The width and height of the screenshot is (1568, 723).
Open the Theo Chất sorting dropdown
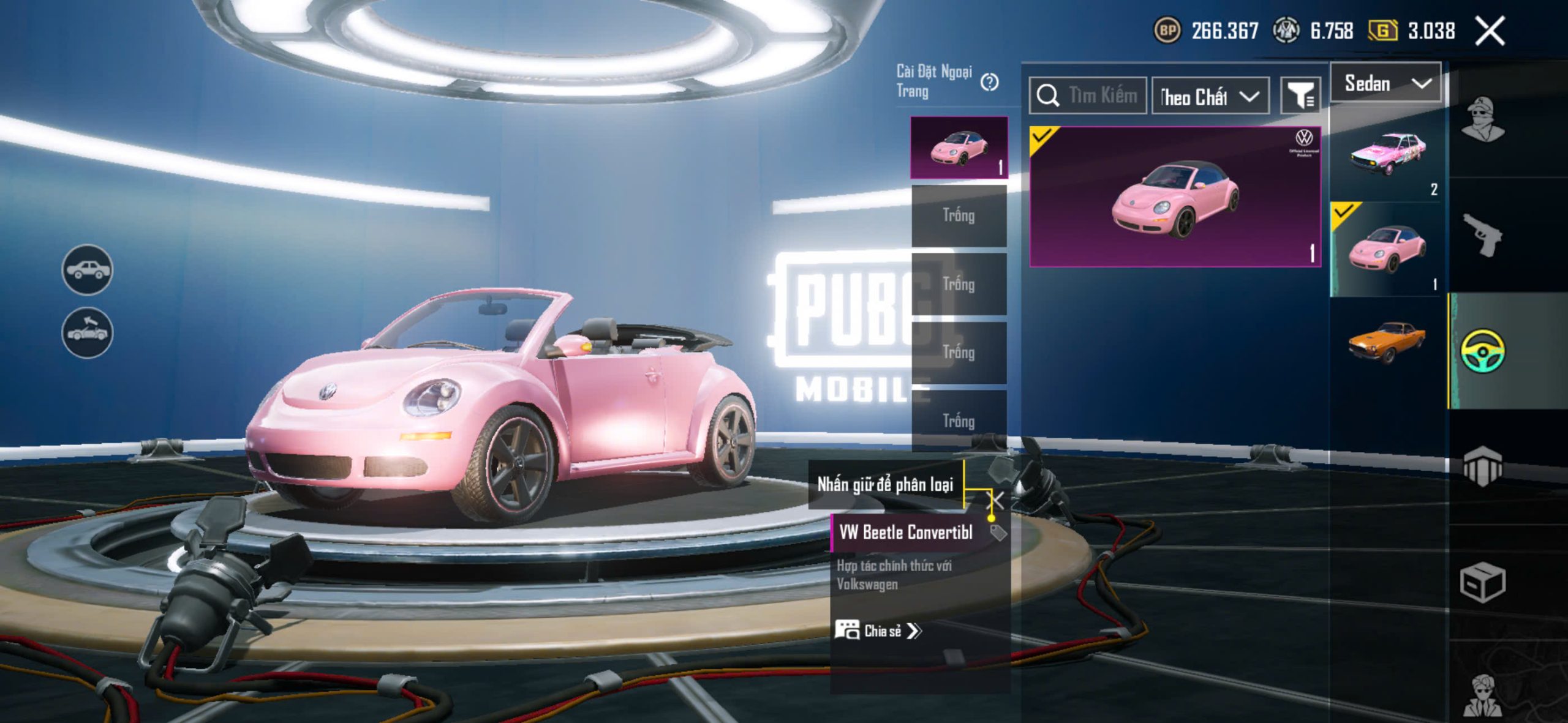pyautogui.click(x=1210, y=96)
